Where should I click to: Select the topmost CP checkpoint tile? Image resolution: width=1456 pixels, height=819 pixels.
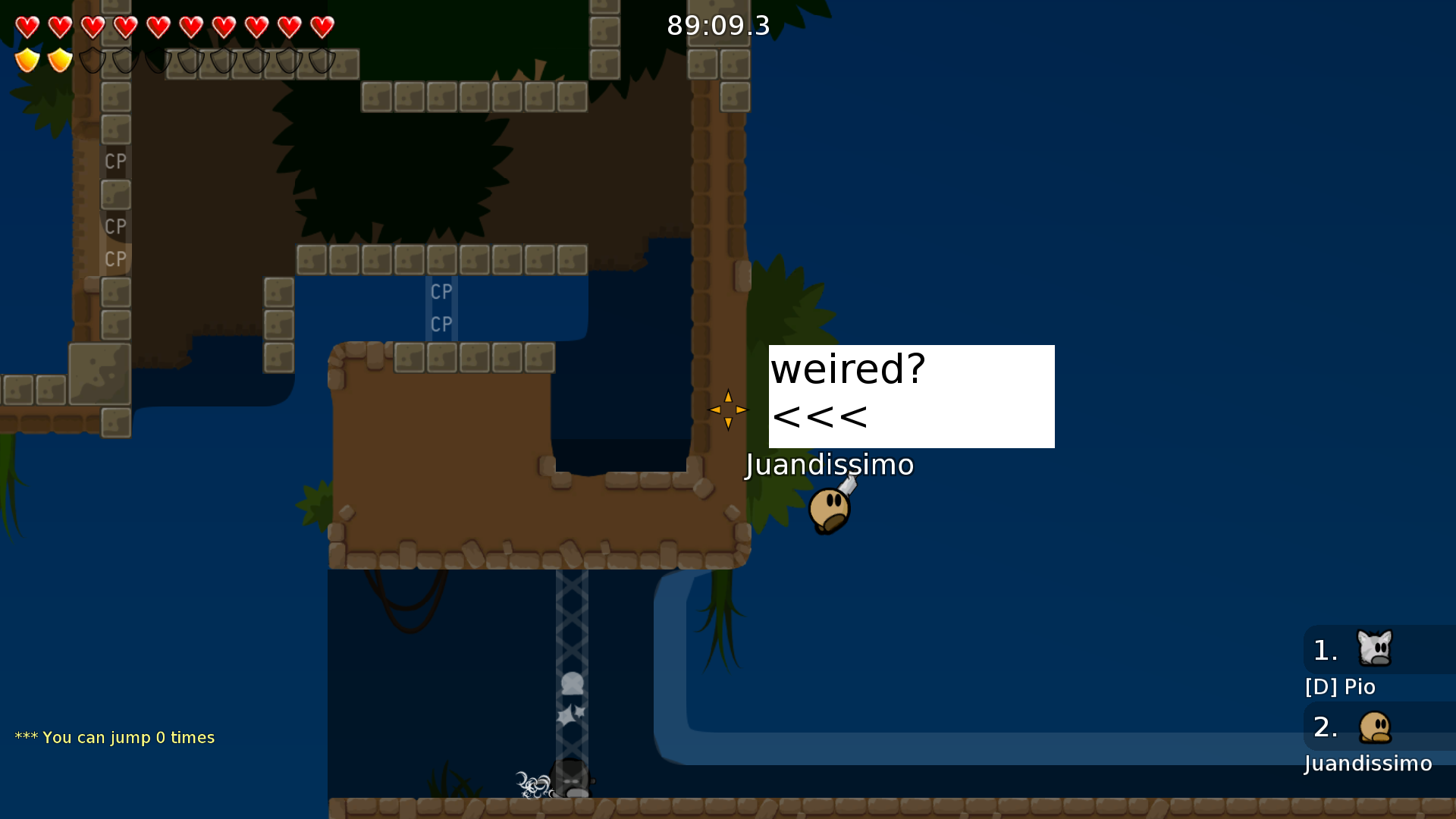click(x=115, y=162)
